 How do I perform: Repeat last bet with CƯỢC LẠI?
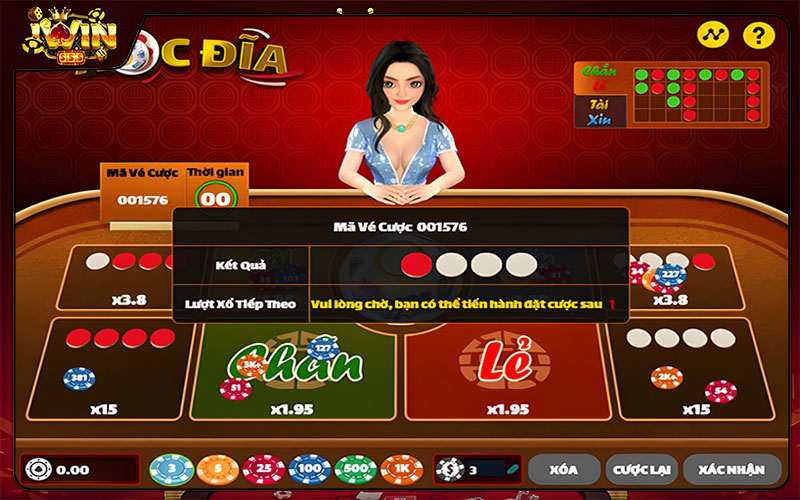(644, 468)
